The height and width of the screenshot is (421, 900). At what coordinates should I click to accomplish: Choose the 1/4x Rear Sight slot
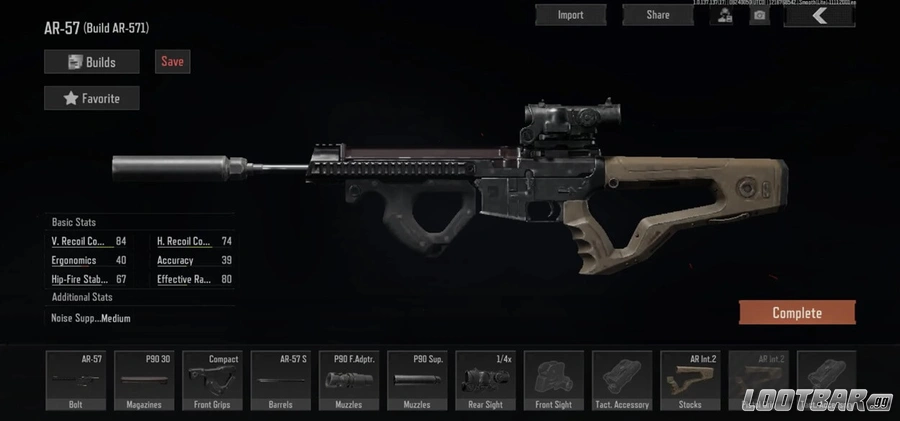[x=485, y=381]
